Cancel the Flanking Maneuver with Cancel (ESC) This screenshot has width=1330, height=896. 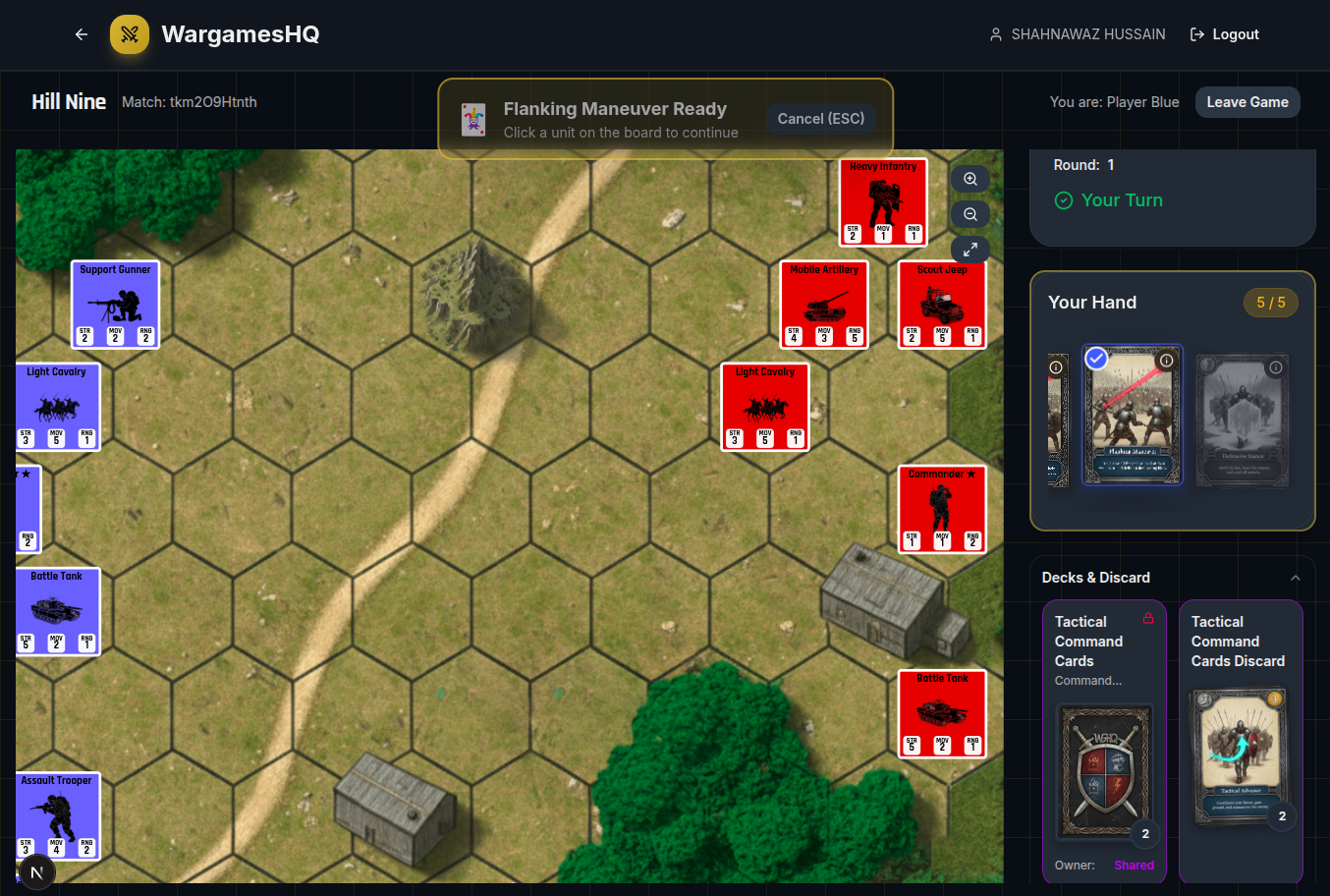click(x=821, y=118)
